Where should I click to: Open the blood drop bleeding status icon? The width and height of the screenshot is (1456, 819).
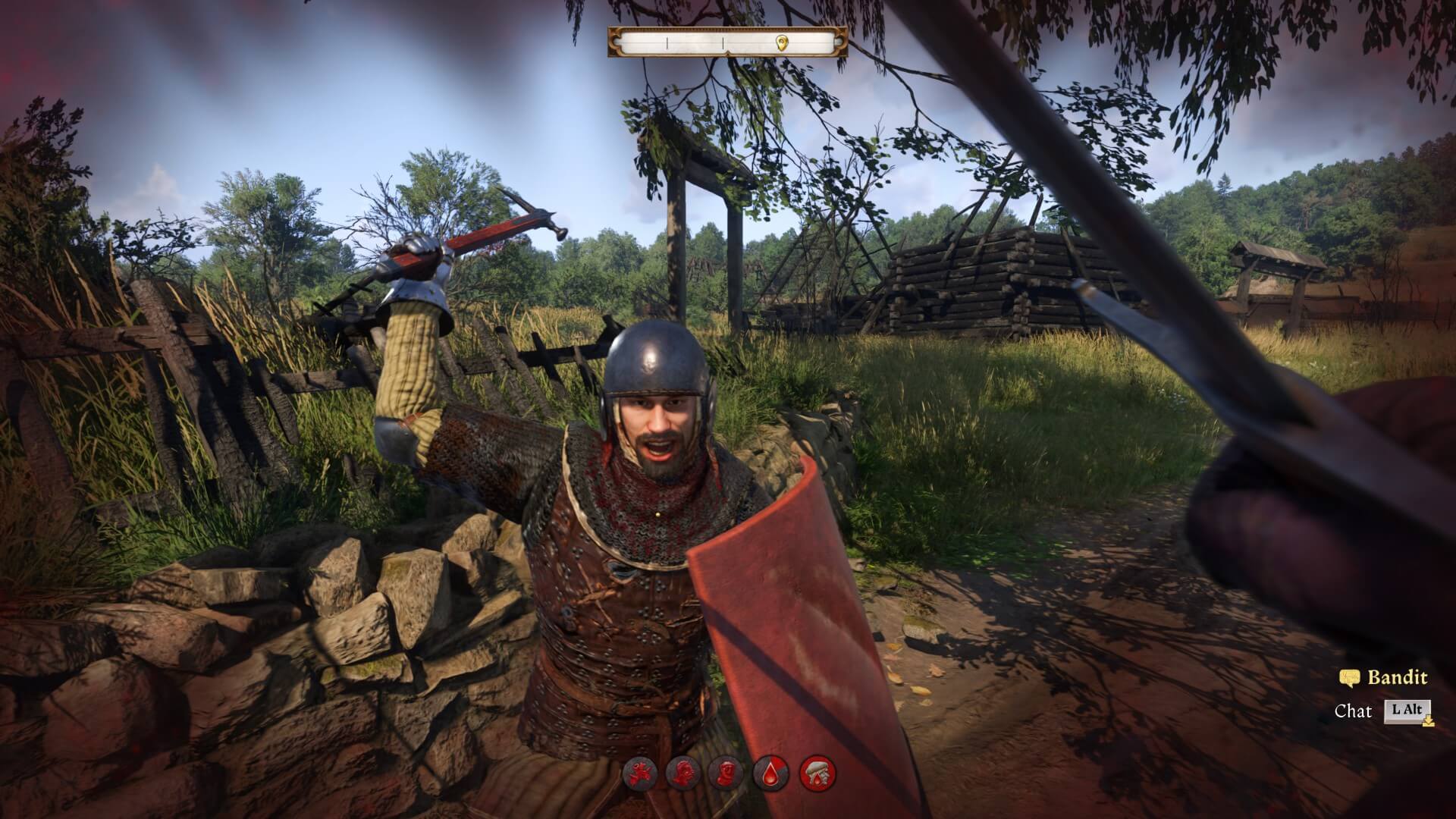point(770,773)
